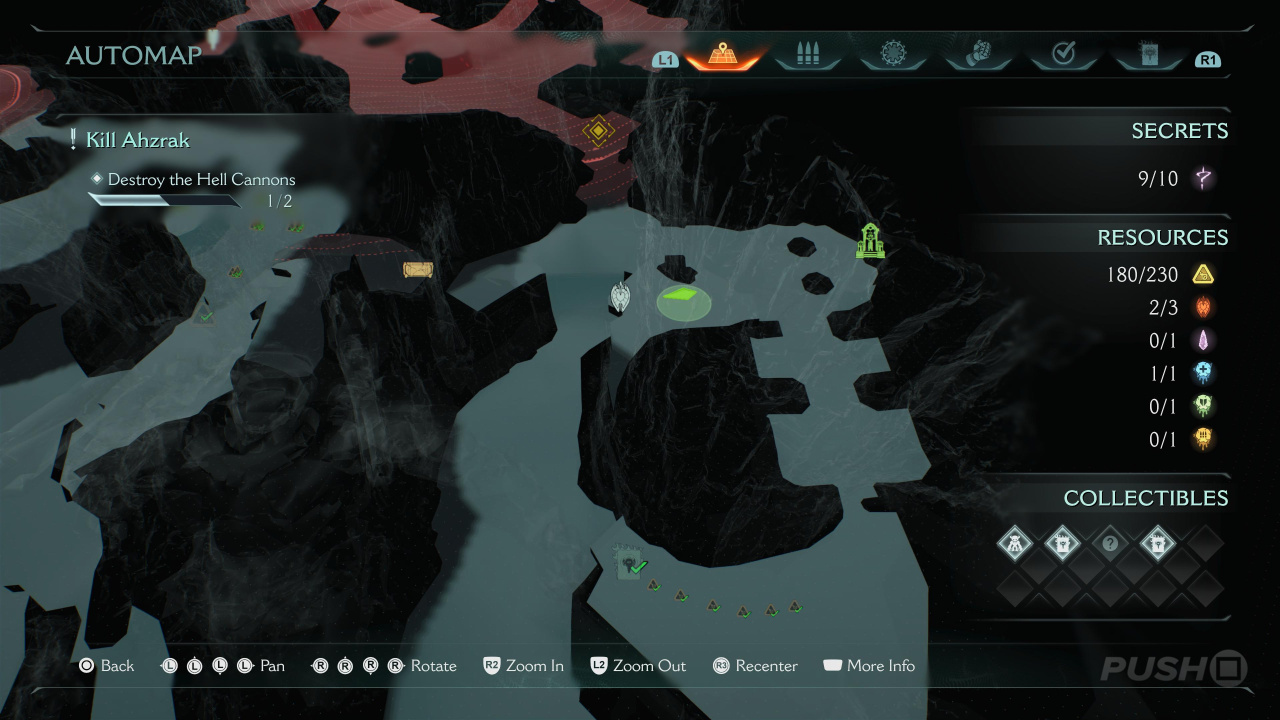Choose the undiscovered question mark collectible
Viewport: 1280px width, 720px height.
pyautogui.click(x=1109, y=545)
